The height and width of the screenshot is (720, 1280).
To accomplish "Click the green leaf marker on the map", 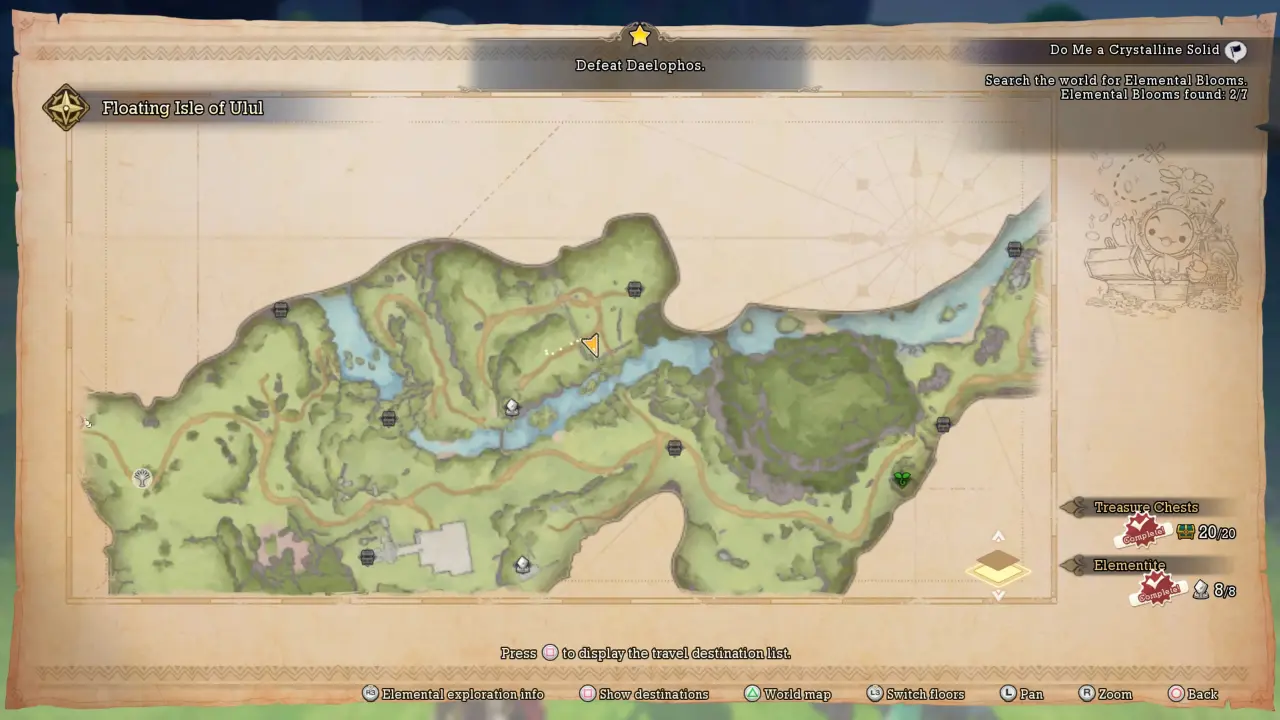I will (x=902, y=480).
